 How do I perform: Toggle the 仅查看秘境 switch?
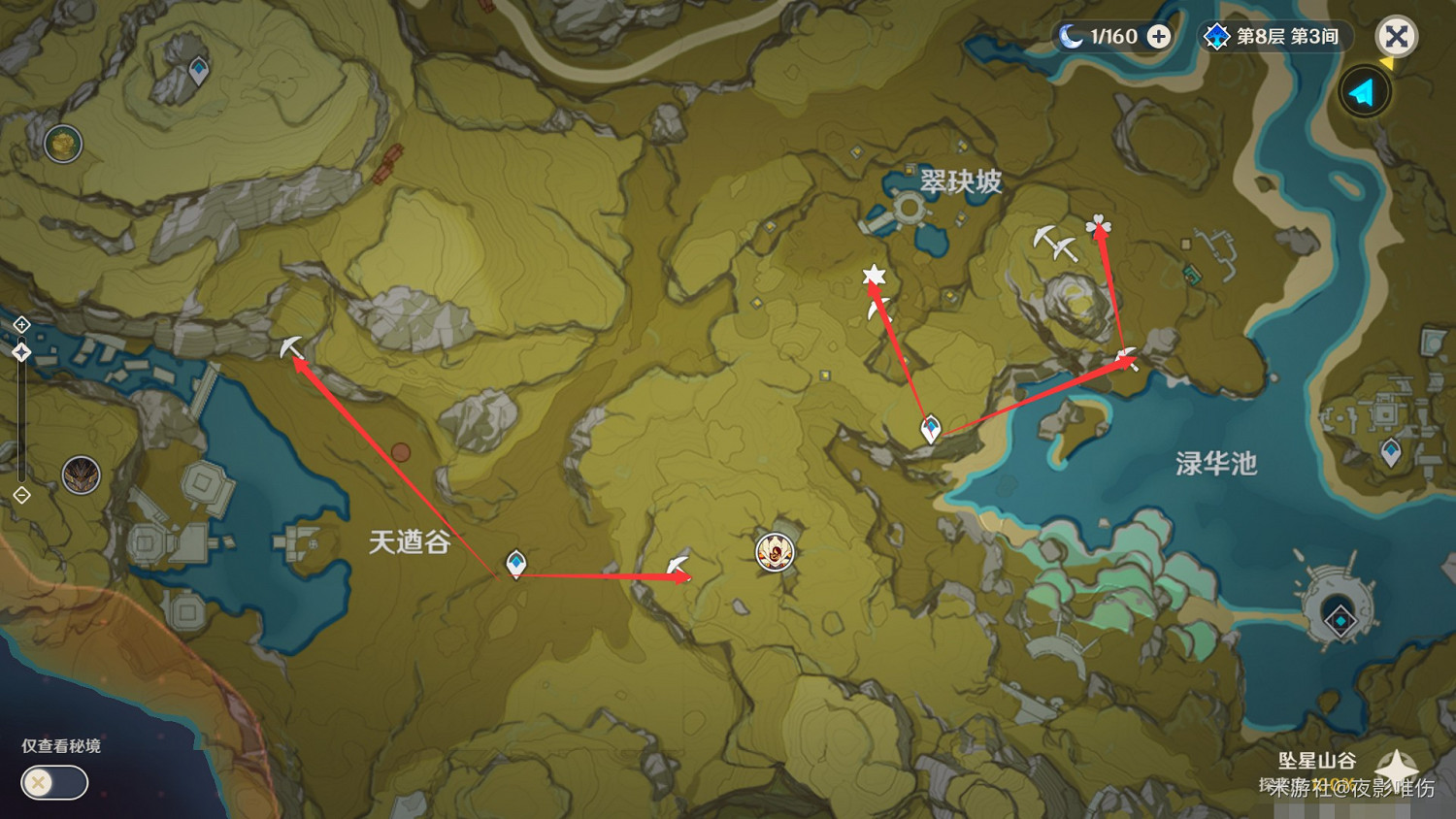[53, 782]
